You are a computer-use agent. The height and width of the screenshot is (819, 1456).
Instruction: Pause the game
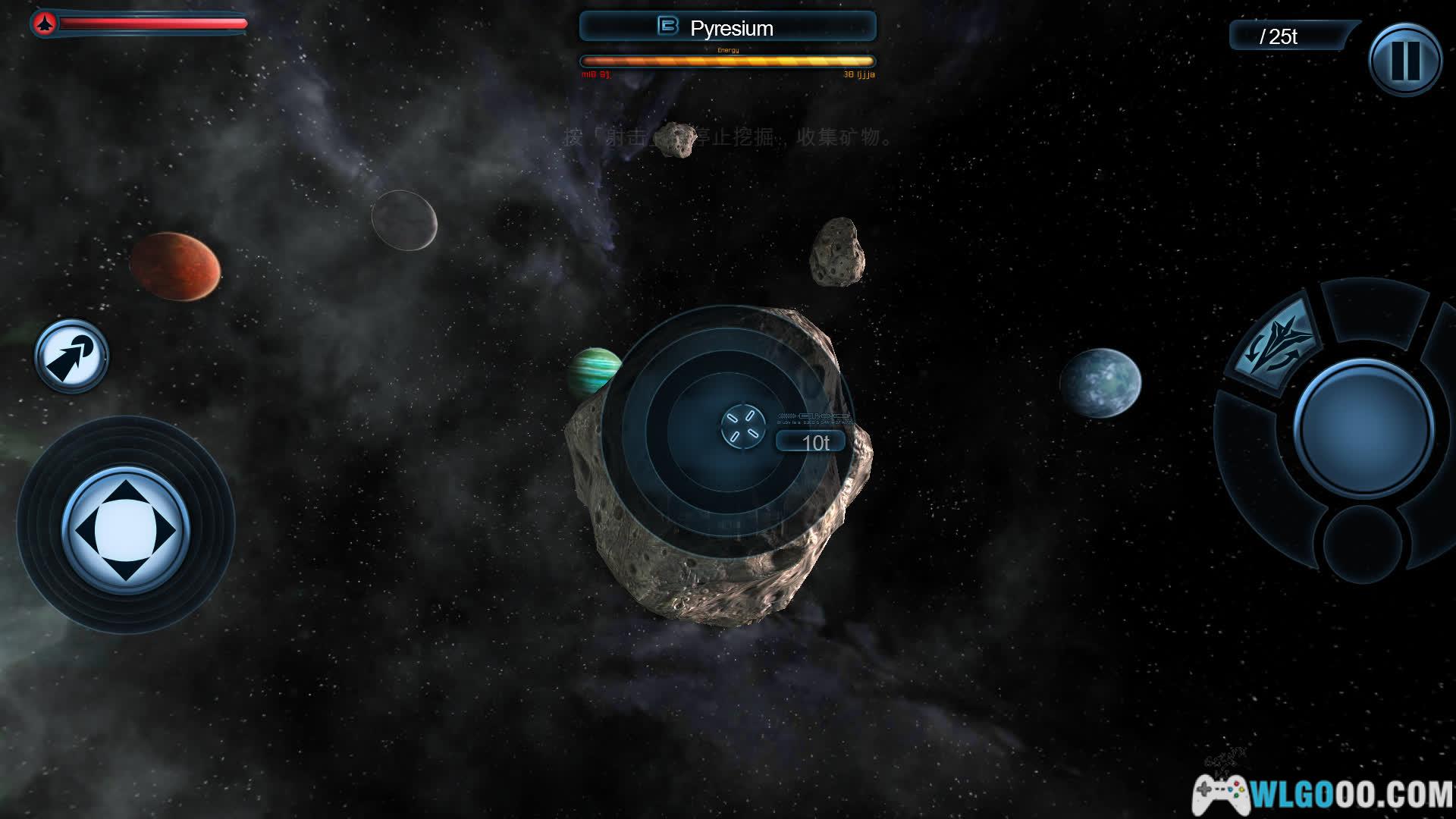pyautogui.click(x=1404, y=60)
